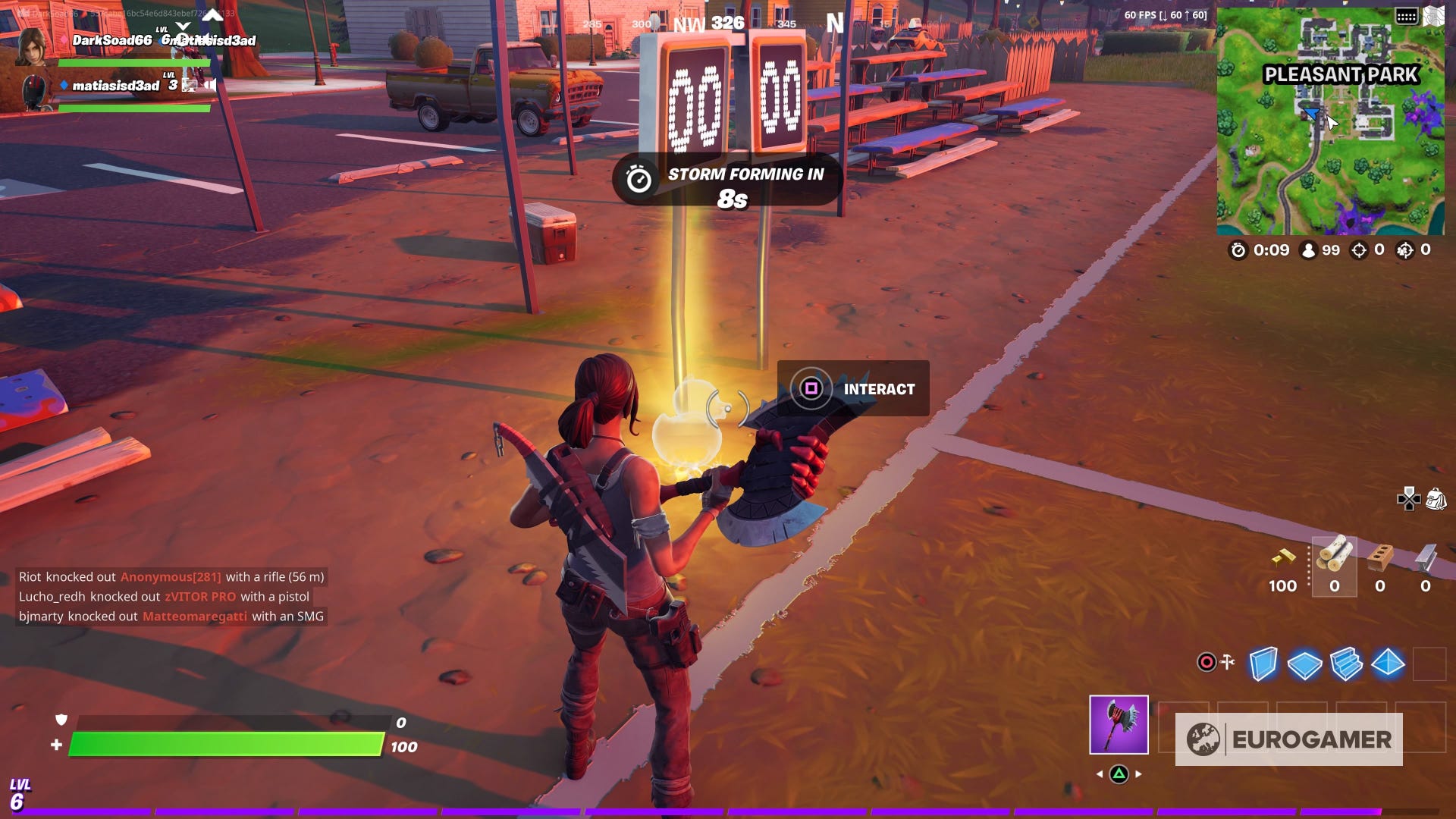This screenshot has height=819, width=1456.
Task: Open the emote wheel D-pad icon
Action: pos(1409,499)
